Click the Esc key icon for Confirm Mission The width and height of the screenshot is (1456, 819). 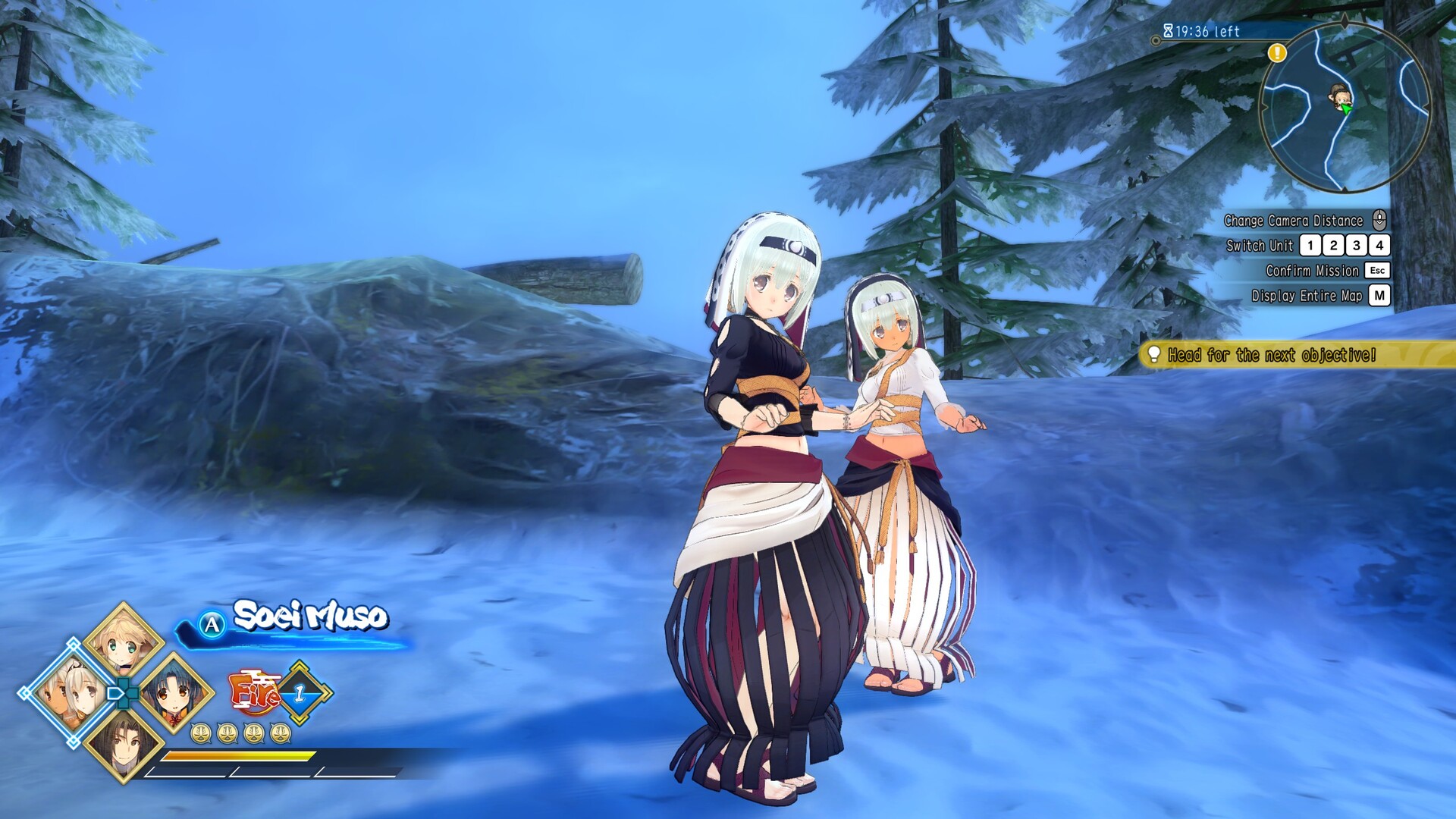(1378, 270)
